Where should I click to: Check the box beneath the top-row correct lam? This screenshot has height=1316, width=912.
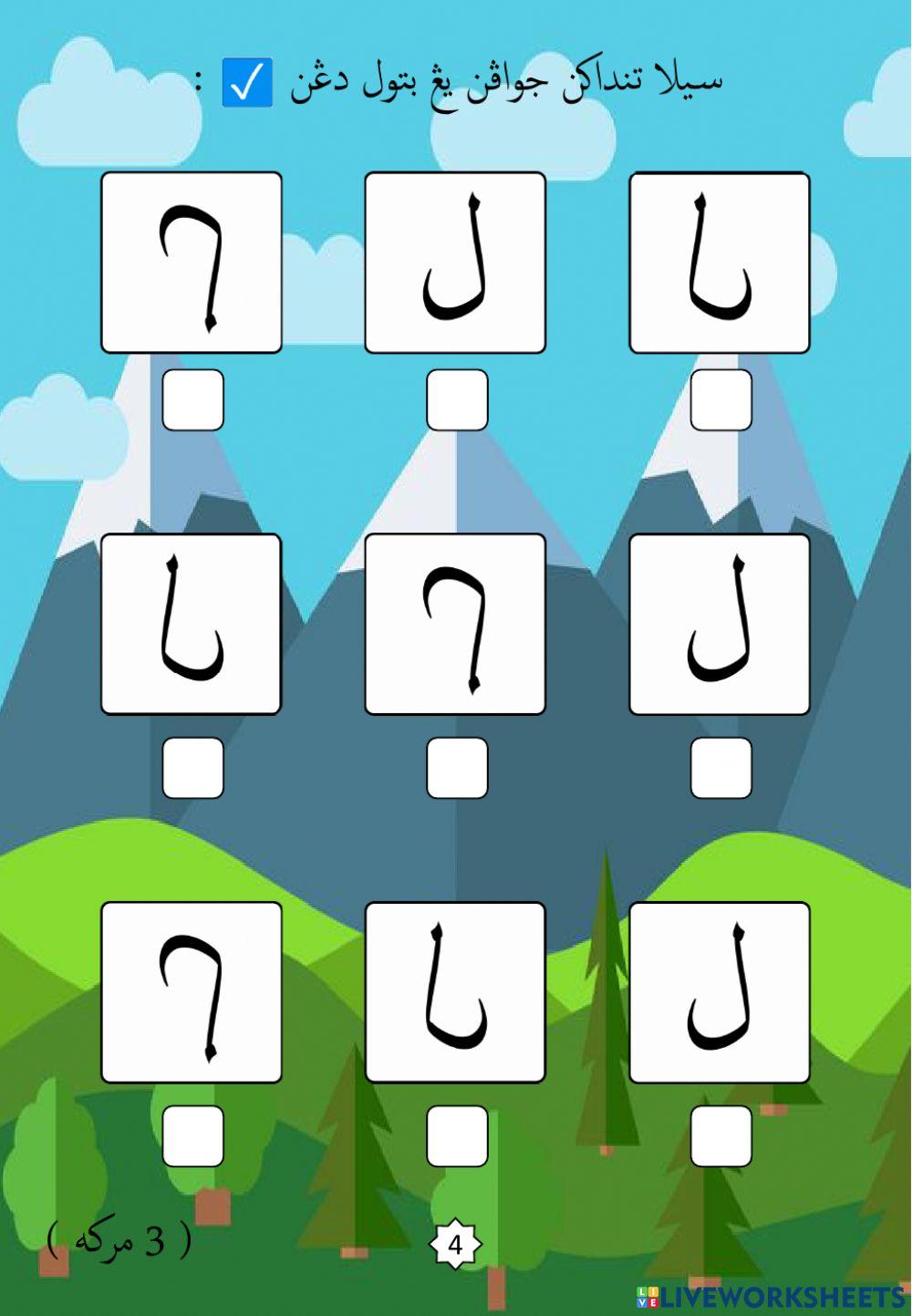[457, 399]
